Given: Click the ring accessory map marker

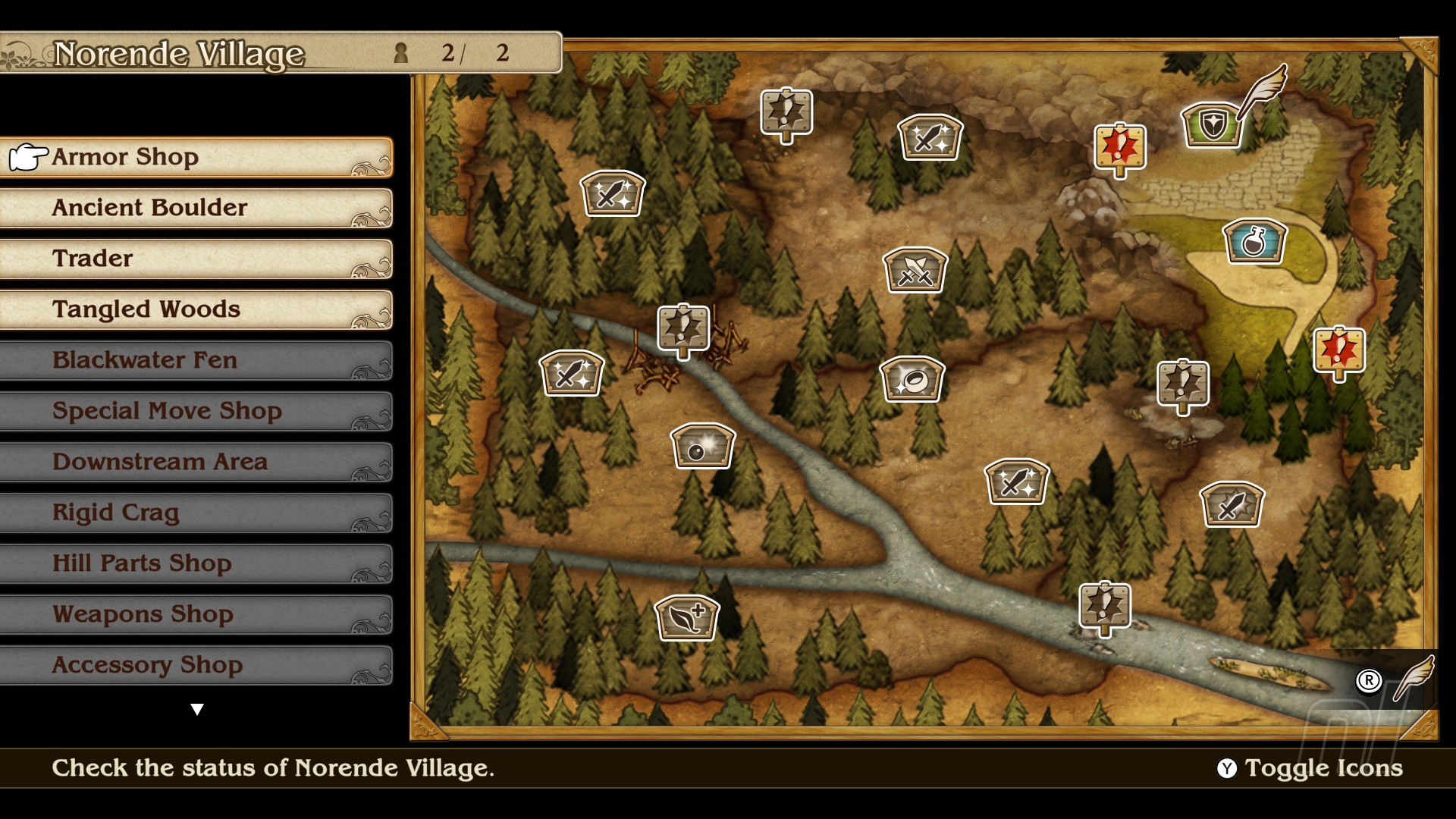Looking at the screenshot, I should (x=912, y=379).
